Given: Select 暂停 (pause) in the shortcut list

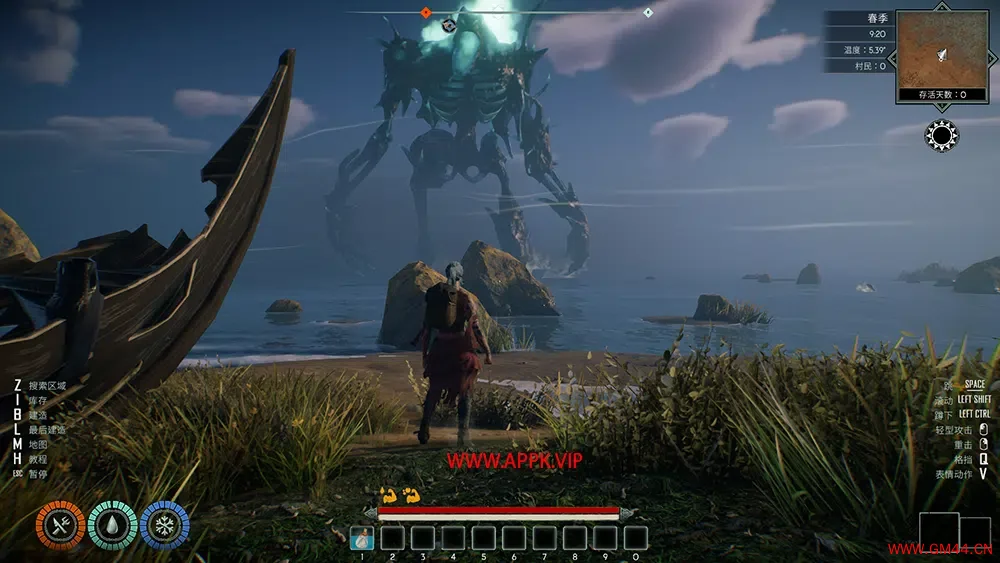Looking at the screenshot, I should pyautogui.click(x=38, y=474).
